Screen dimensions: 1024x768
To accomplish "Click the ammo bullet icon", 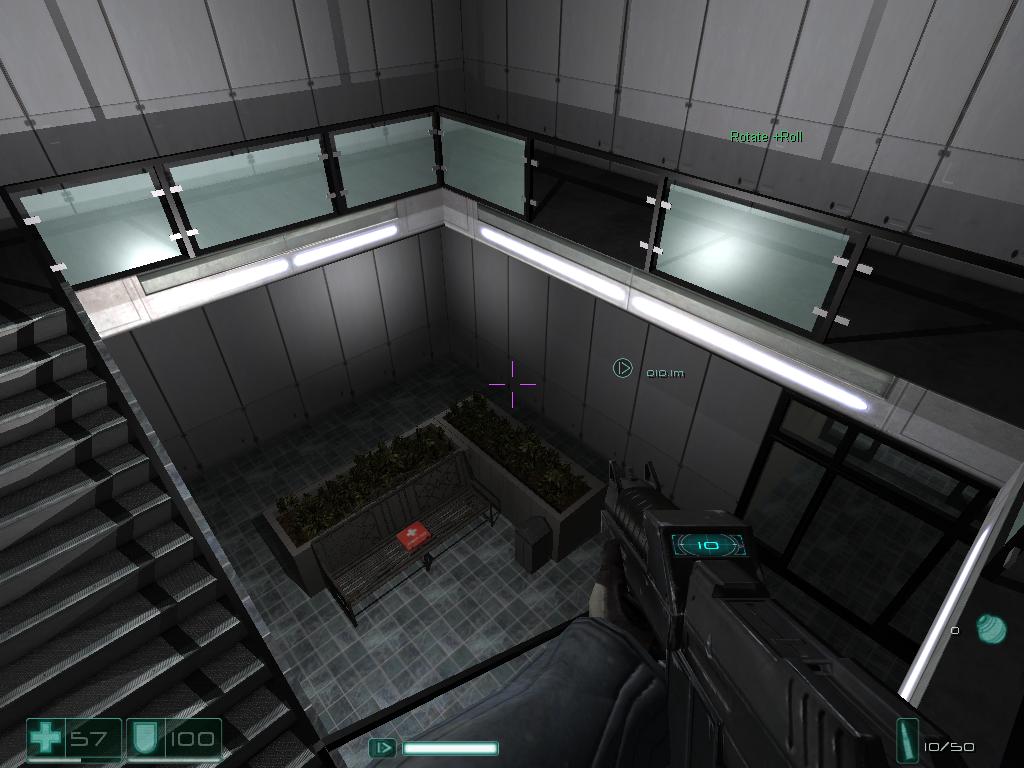I will click(x=907, y=741).
